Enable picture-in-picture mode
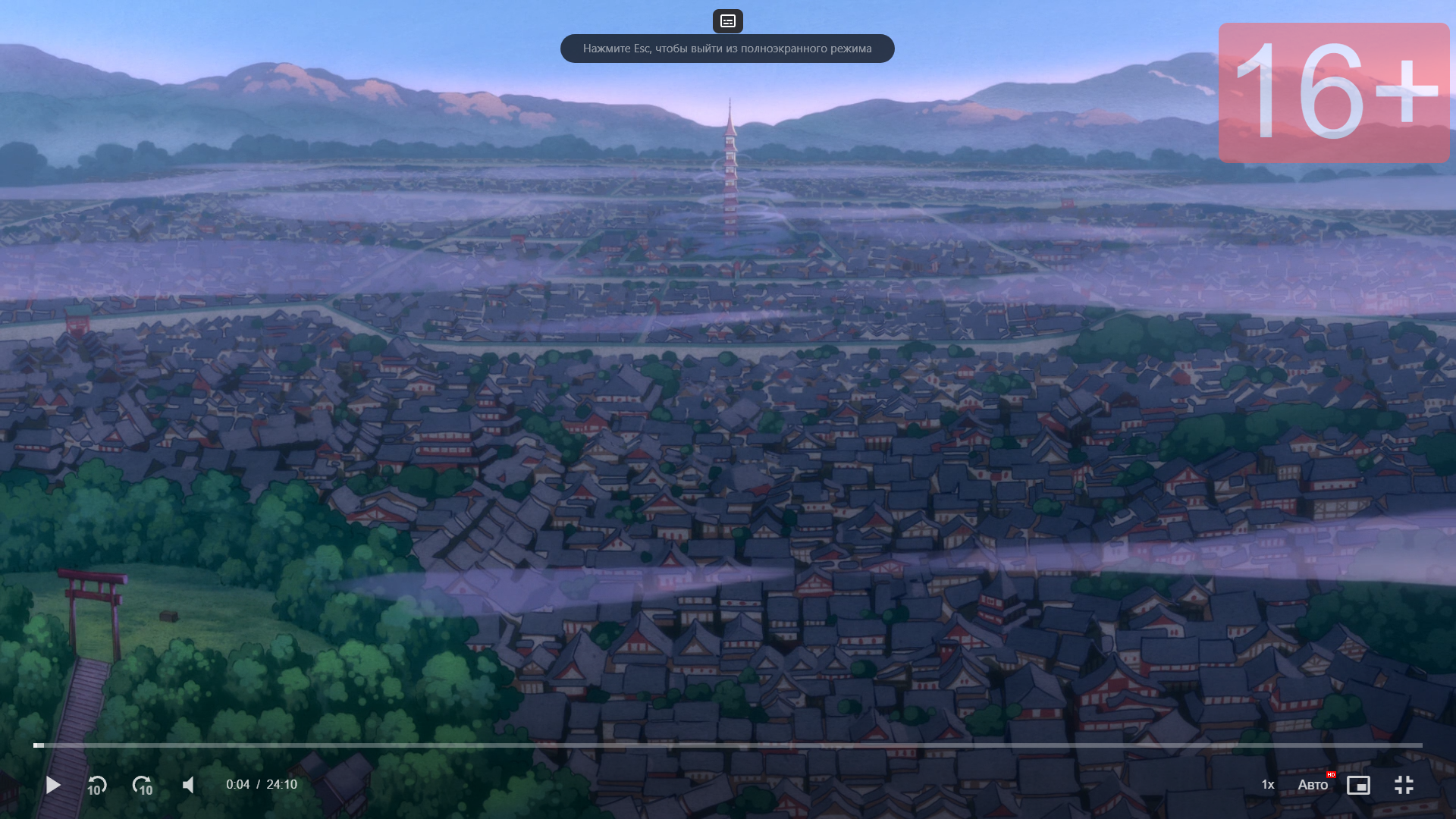This screenshot has height=819, width=1456. tap(1358, 785)
